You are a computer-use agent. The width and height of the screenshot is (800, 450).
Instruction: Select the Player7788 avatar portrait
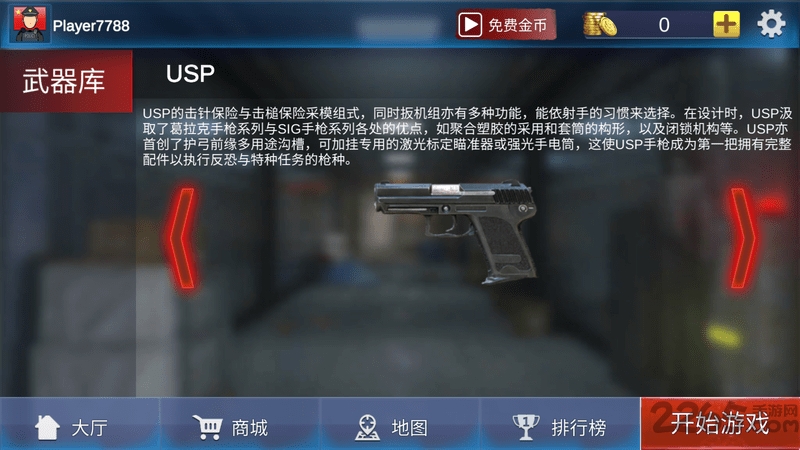pos(30,24)
